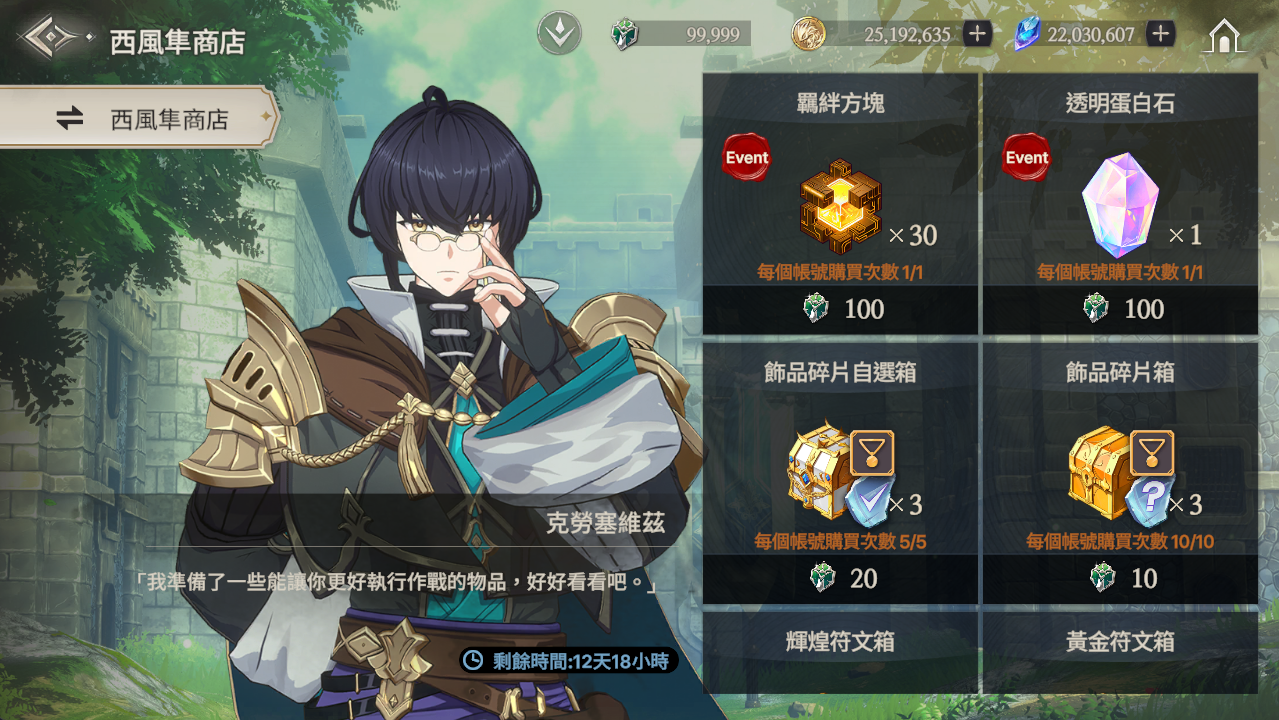This screenshot has height=720, width=1279.
Task: Purchase 飾品碎片箱 for 10 tokens
Action: (1120, 579)
